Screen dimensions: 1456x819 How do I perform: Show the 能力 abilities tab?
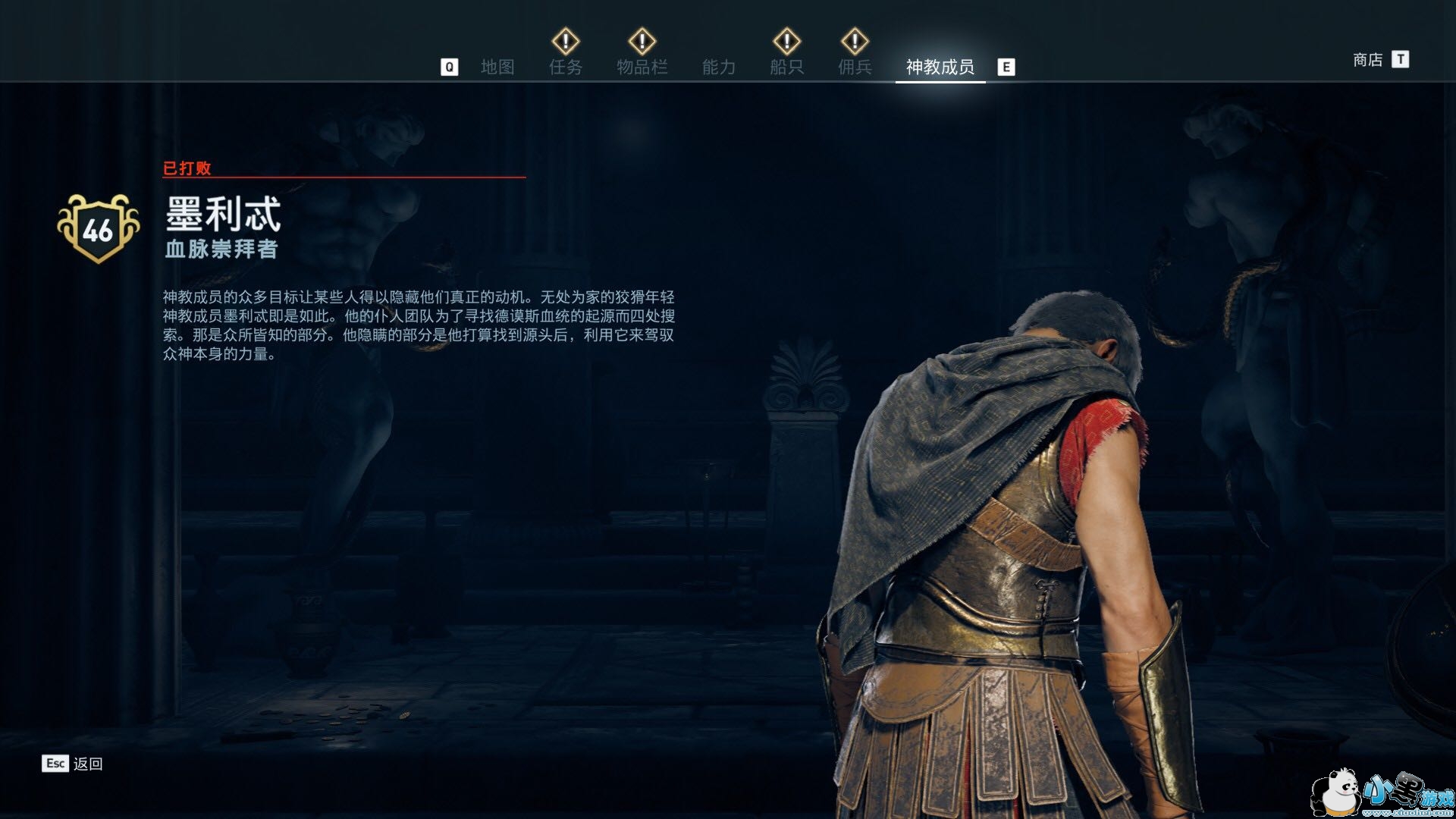pos(718,67)
